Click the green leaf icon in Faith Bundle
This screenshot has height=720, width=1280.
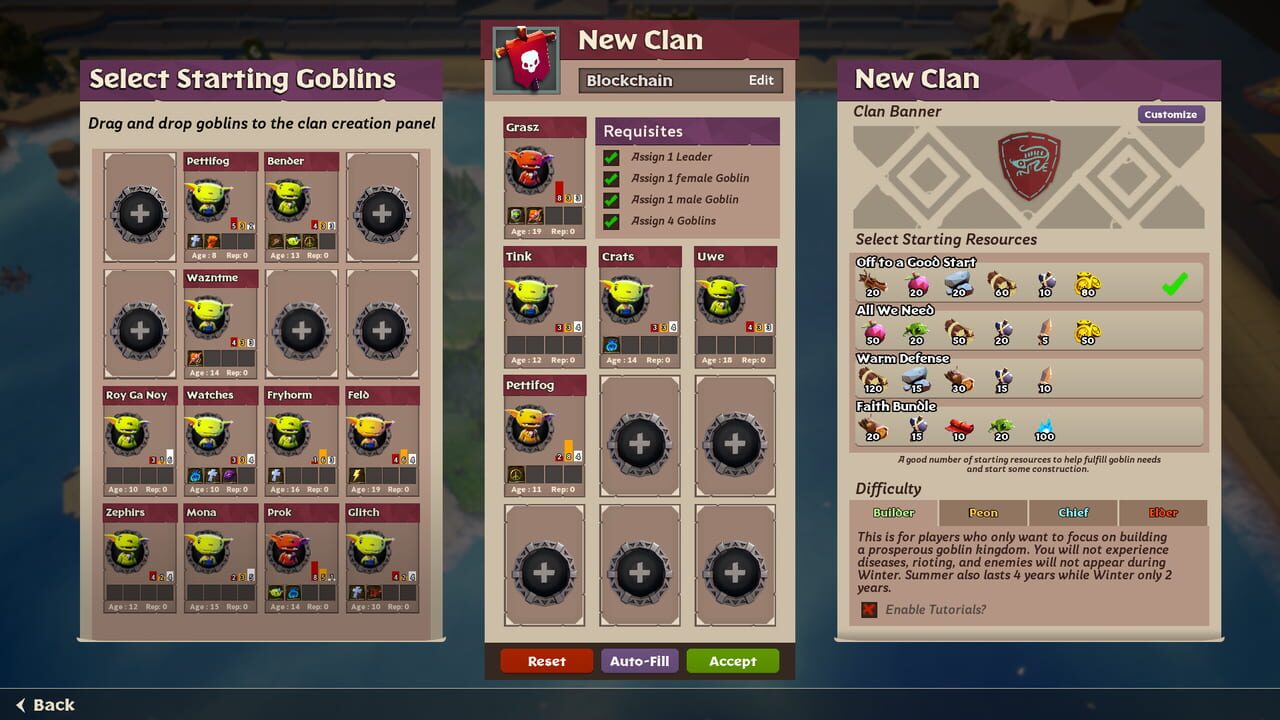tap(1004, 426)
